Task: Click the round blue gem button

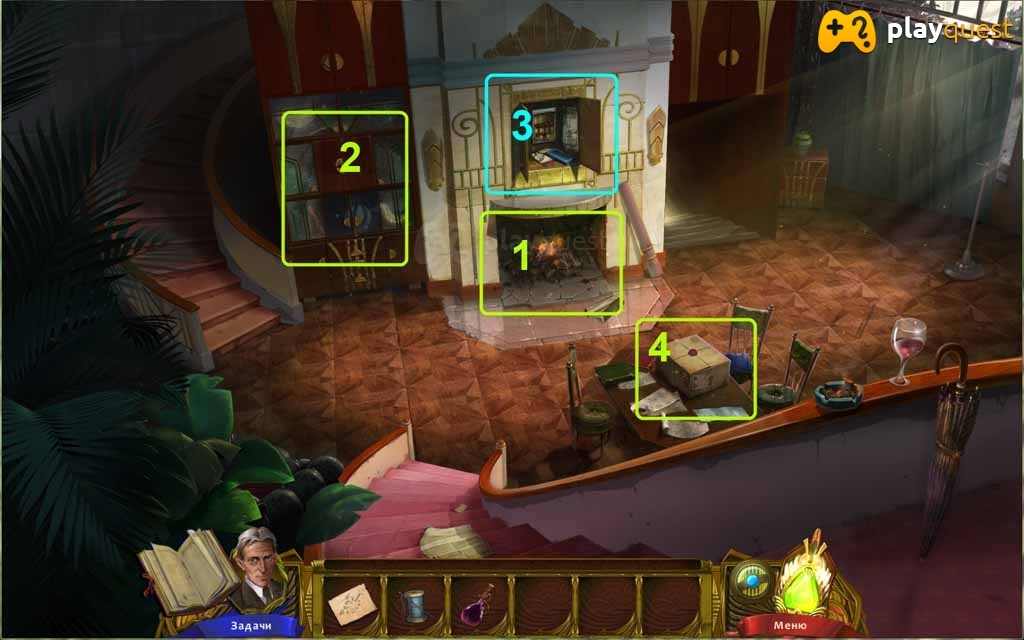Action: pos(750,581)
